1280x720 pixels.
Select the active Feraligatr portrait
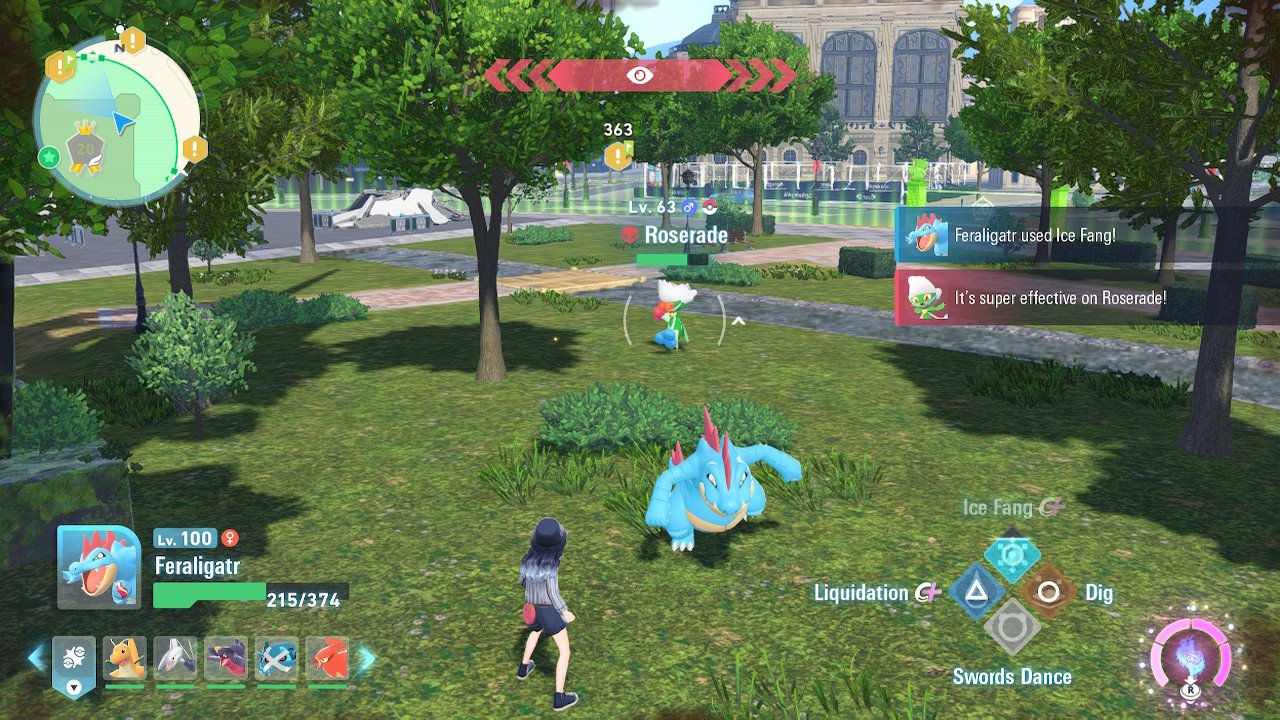coord(98,567)
